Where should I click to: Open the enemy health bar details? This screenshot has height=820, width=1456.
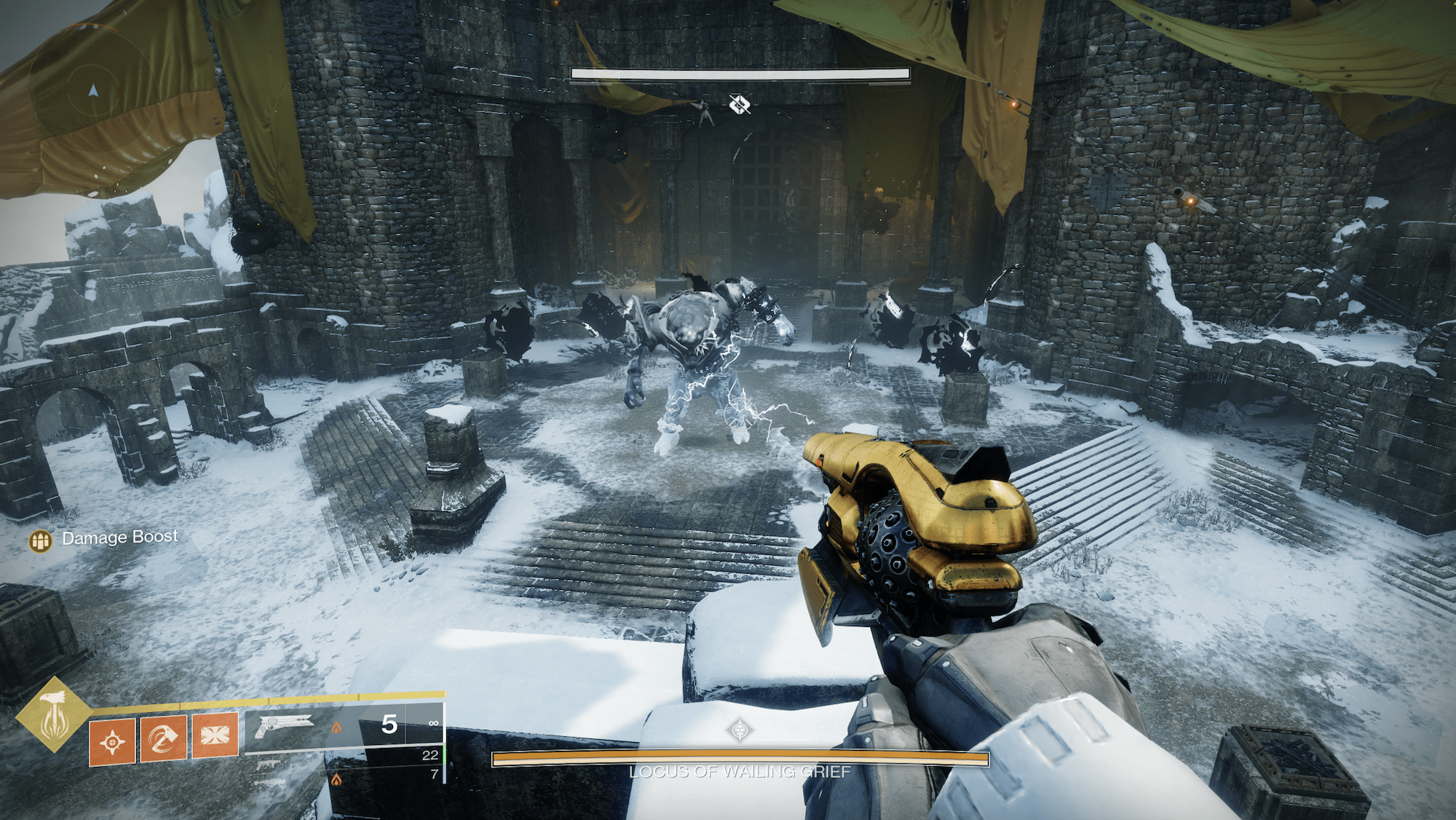tap(740, 74)
